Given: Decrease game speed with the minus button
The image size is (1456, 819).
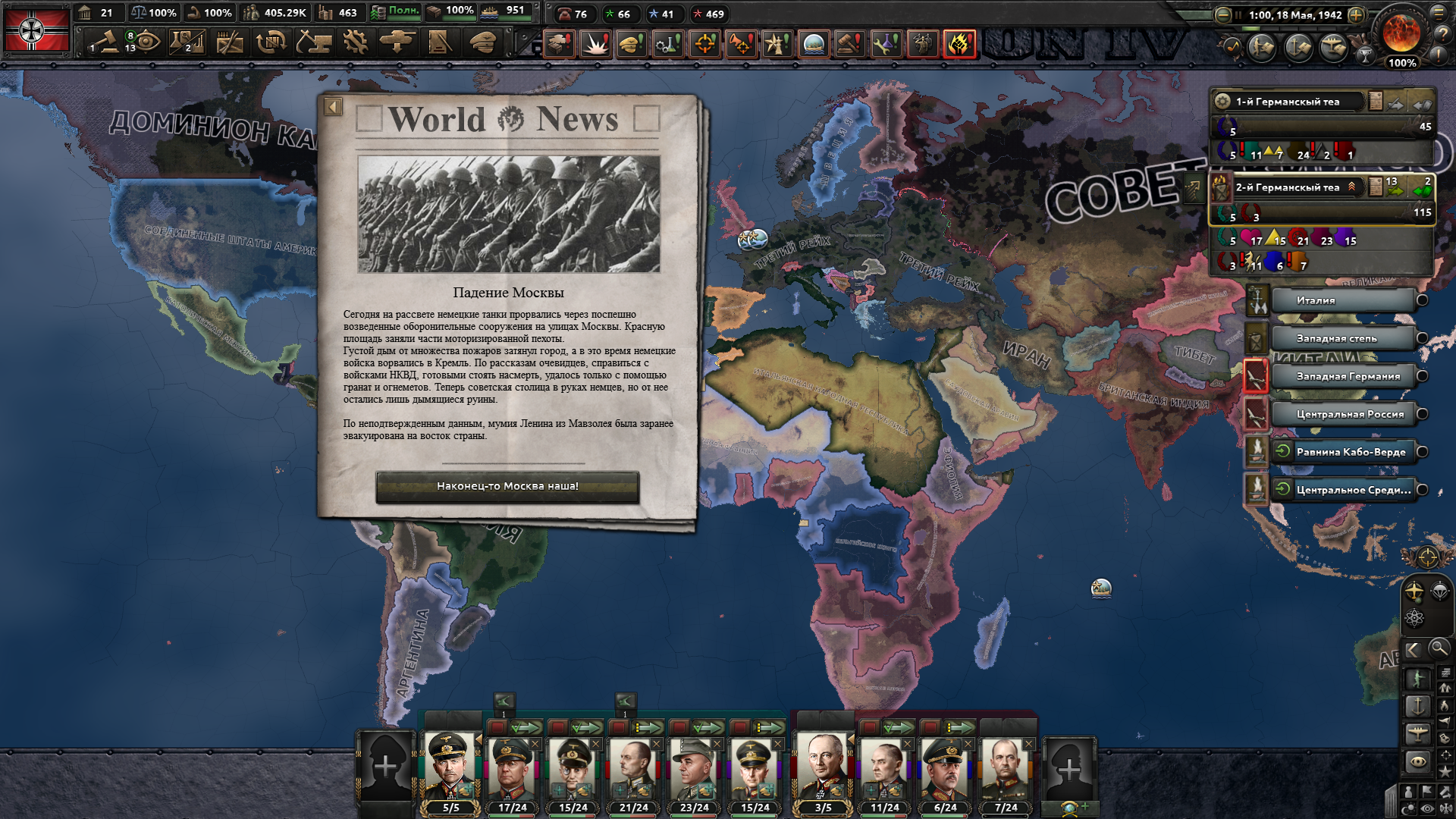Looking at the screenshot, I should pos(1222,14).
